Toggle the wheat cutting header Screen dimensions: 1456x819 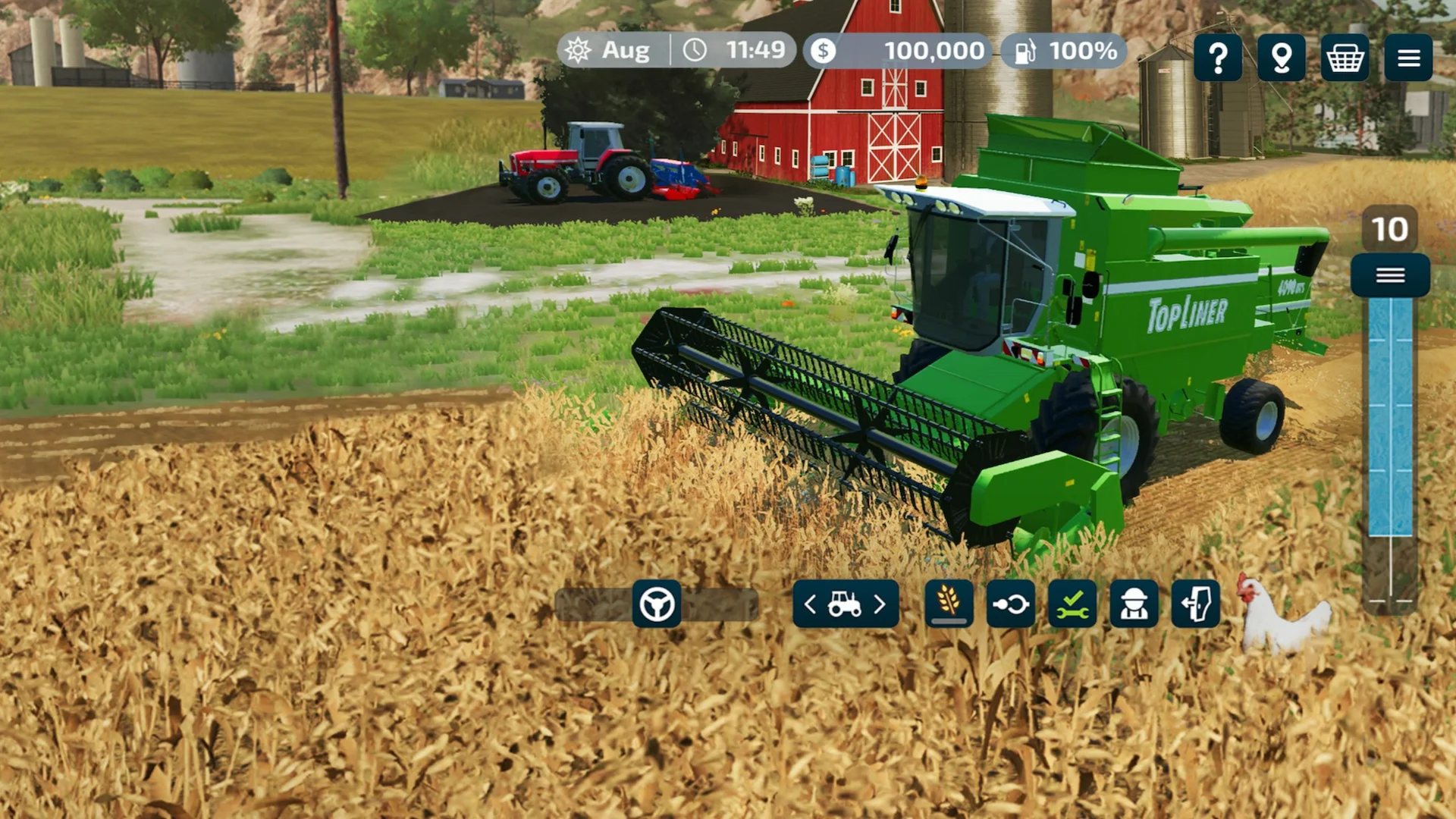click(949, 604)
